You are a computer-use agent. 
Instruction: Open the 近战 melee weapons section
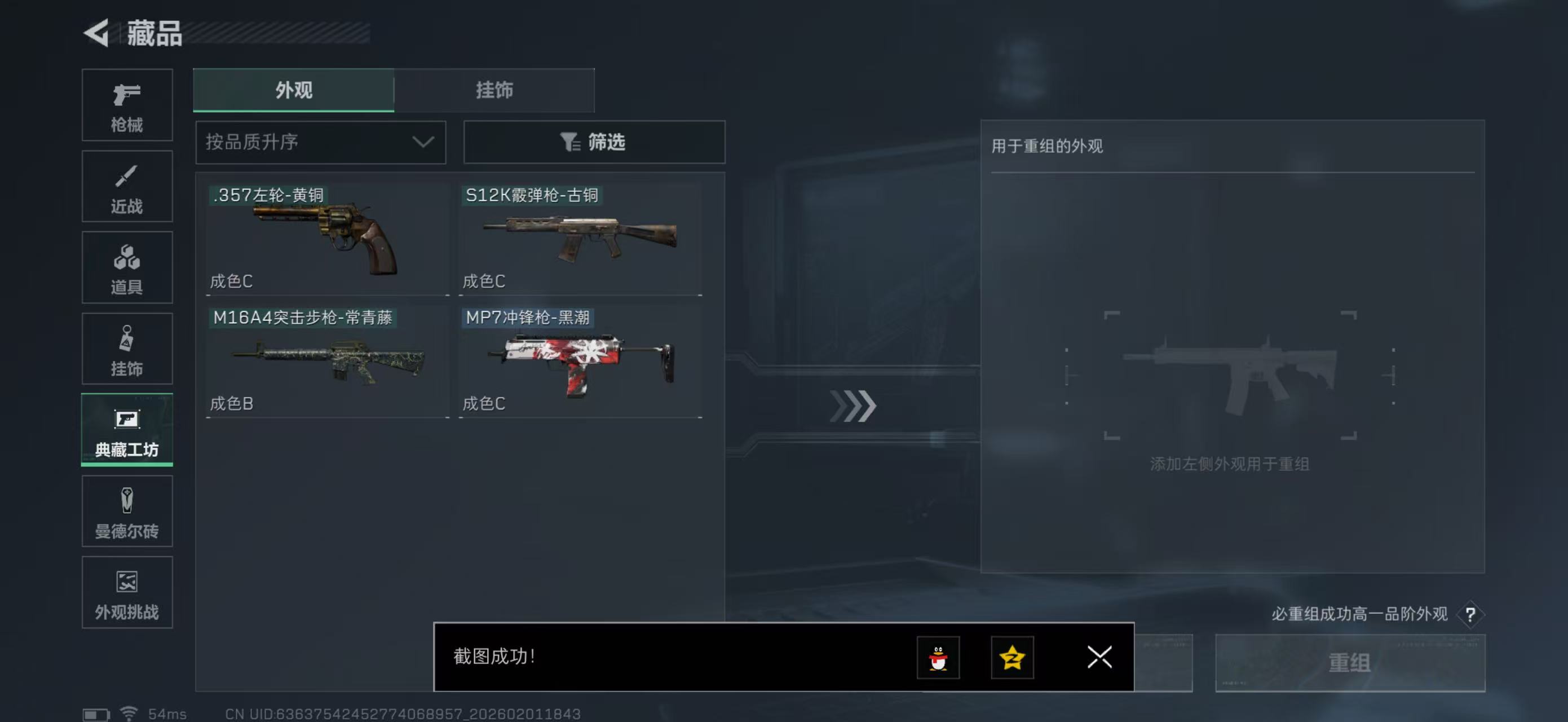[x=127, y=186]
